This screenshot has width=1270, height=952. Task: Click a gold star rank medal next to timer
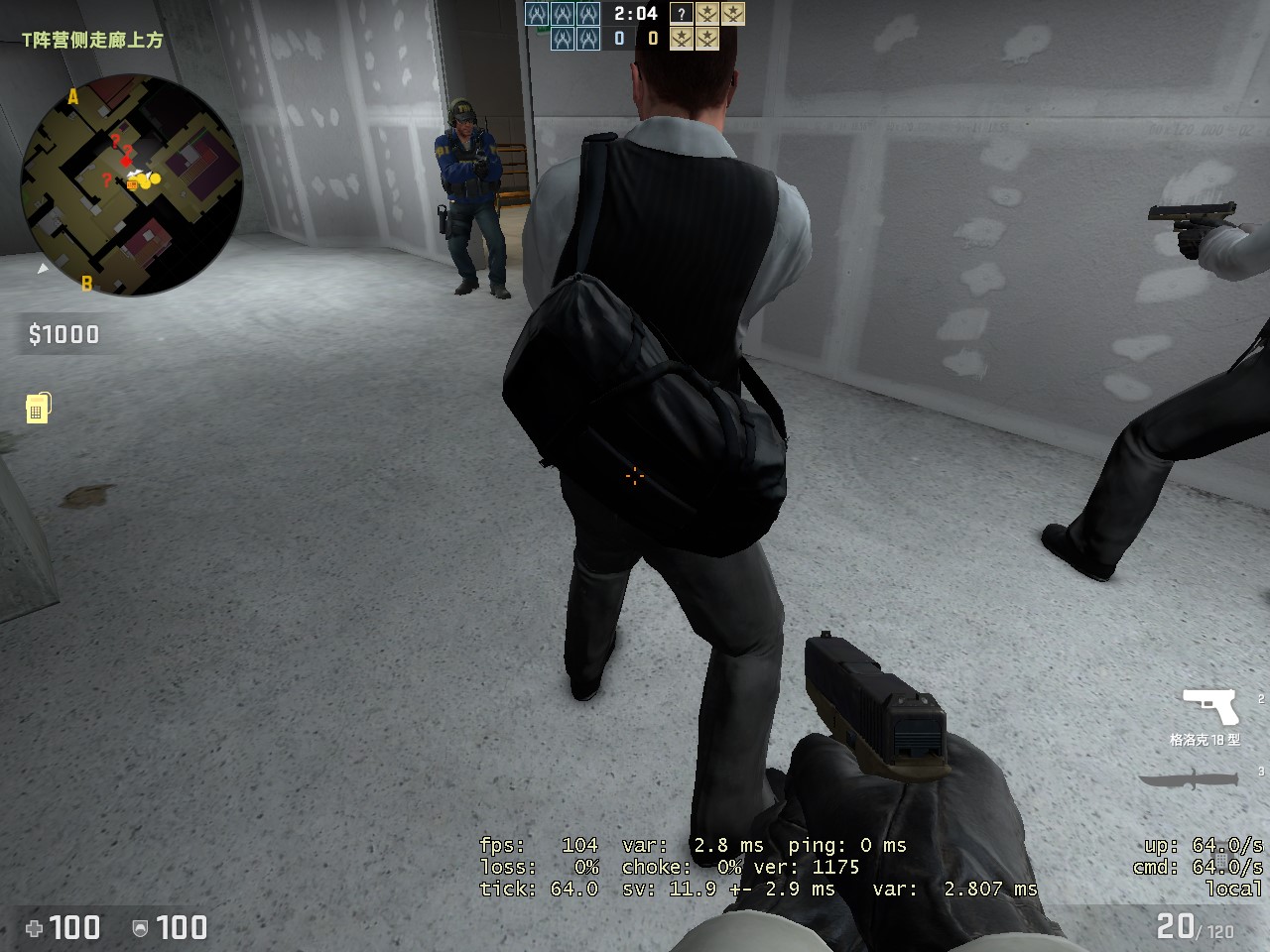[707, 15]
